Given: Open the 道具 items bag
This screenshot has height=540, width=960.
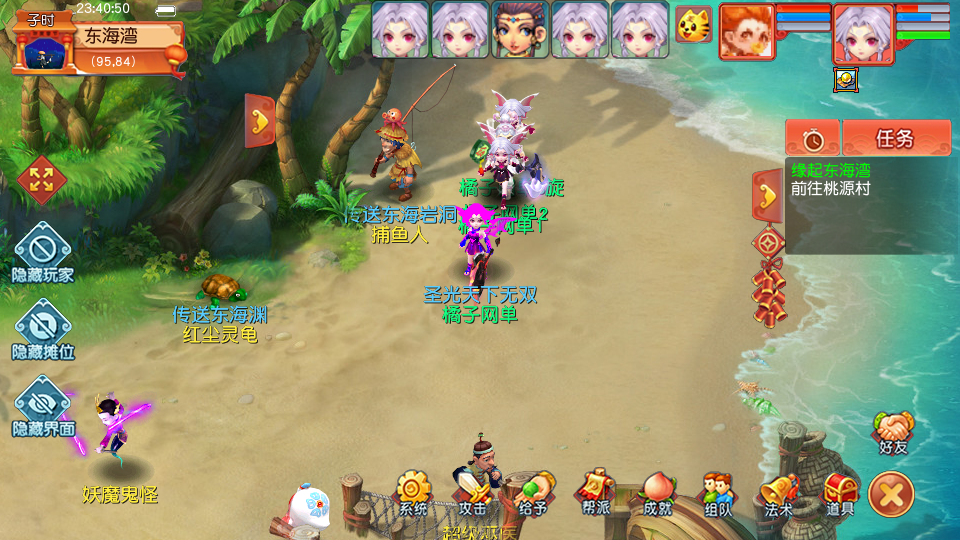Looking at the screenshot, I should [839, 492].
